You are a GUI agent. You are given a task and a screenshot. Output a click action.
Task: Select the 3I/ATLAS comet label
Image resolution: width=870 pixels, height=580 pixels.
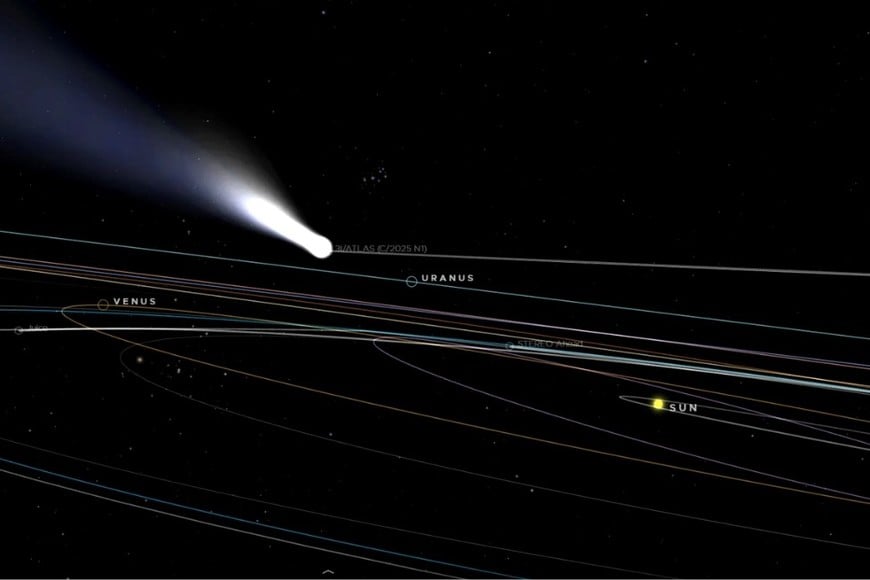pyautogui.click(x=371, y=248)
